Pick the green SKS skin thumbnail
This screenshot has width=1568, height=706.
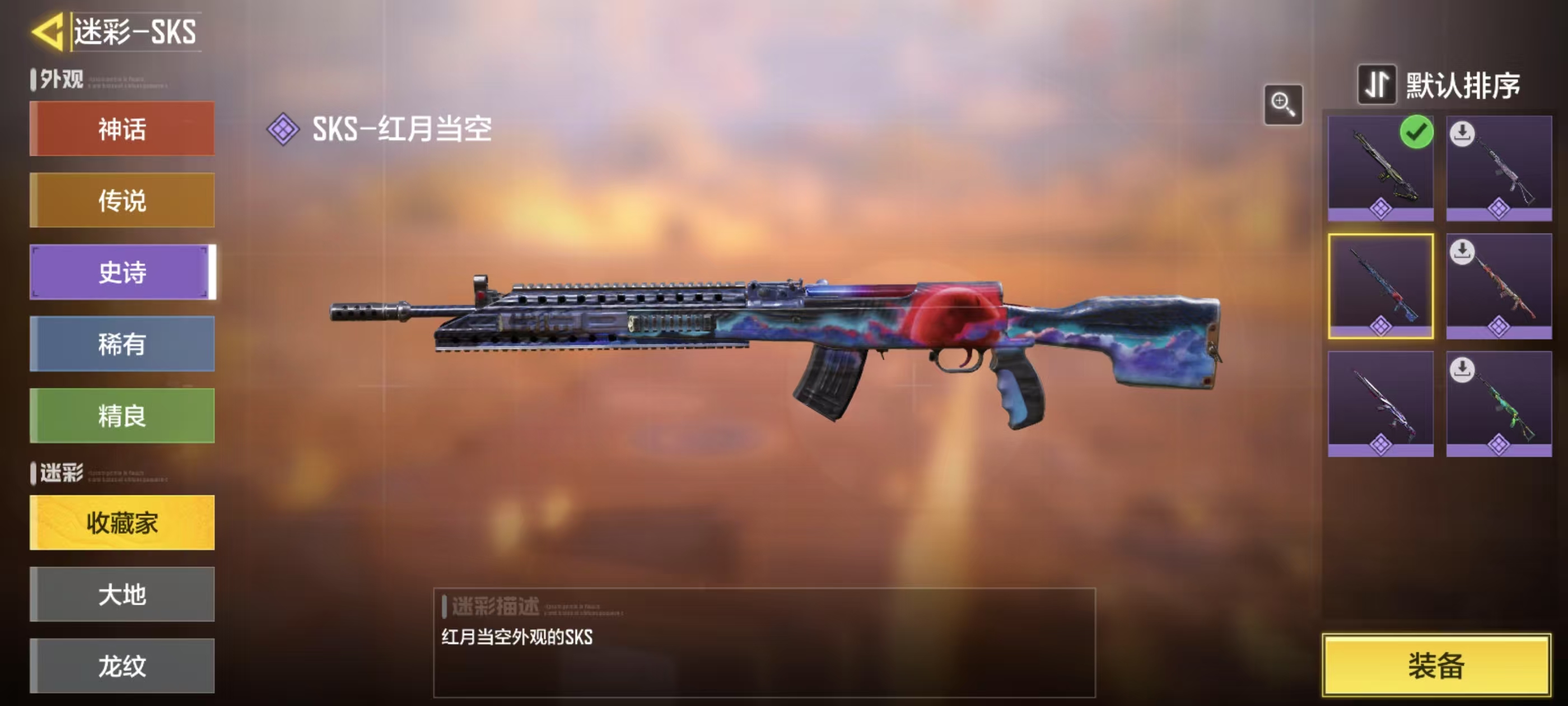click(1499, 403)
